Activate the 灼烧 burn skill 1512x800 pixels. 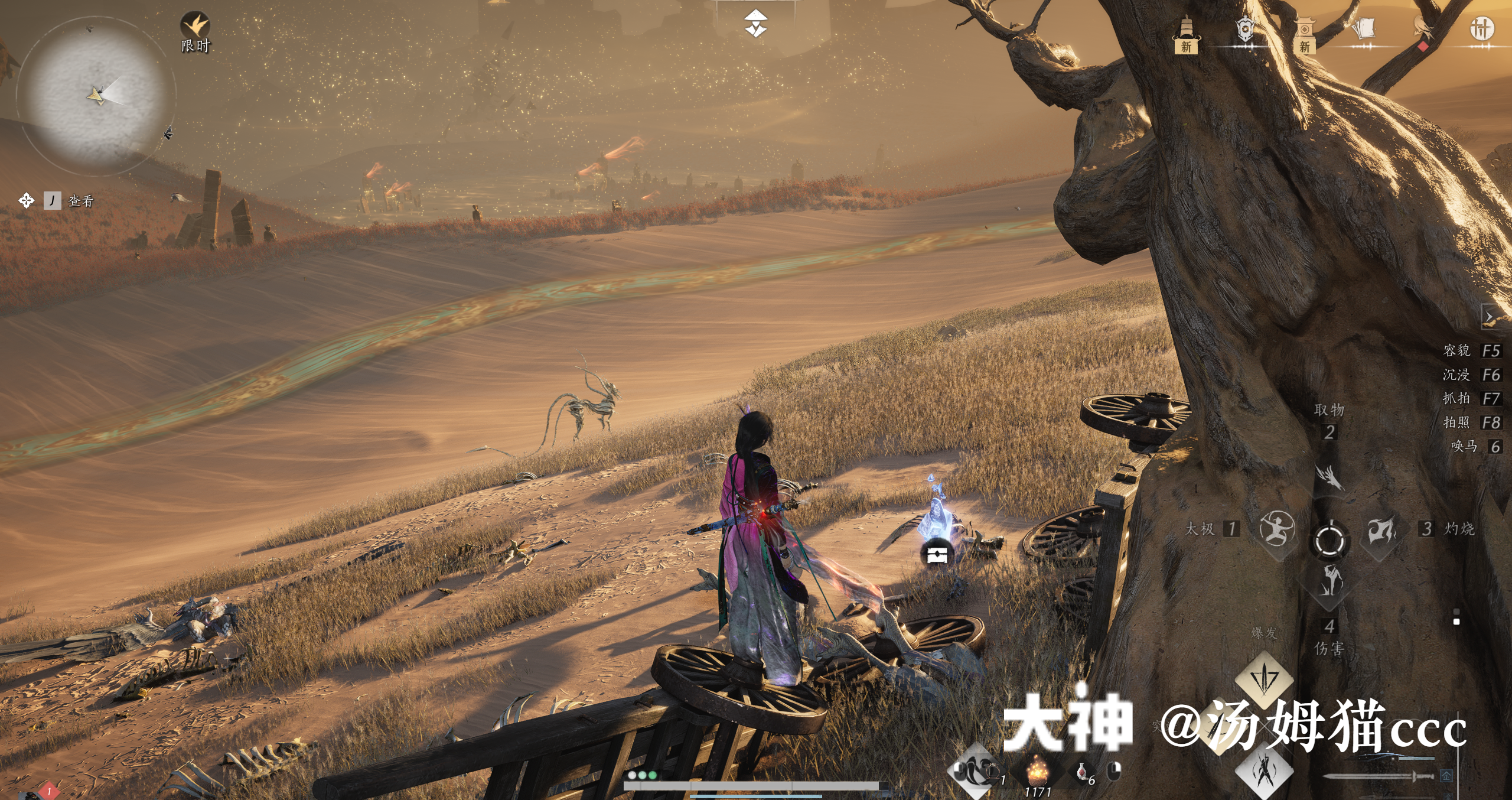pos(1381,528)
